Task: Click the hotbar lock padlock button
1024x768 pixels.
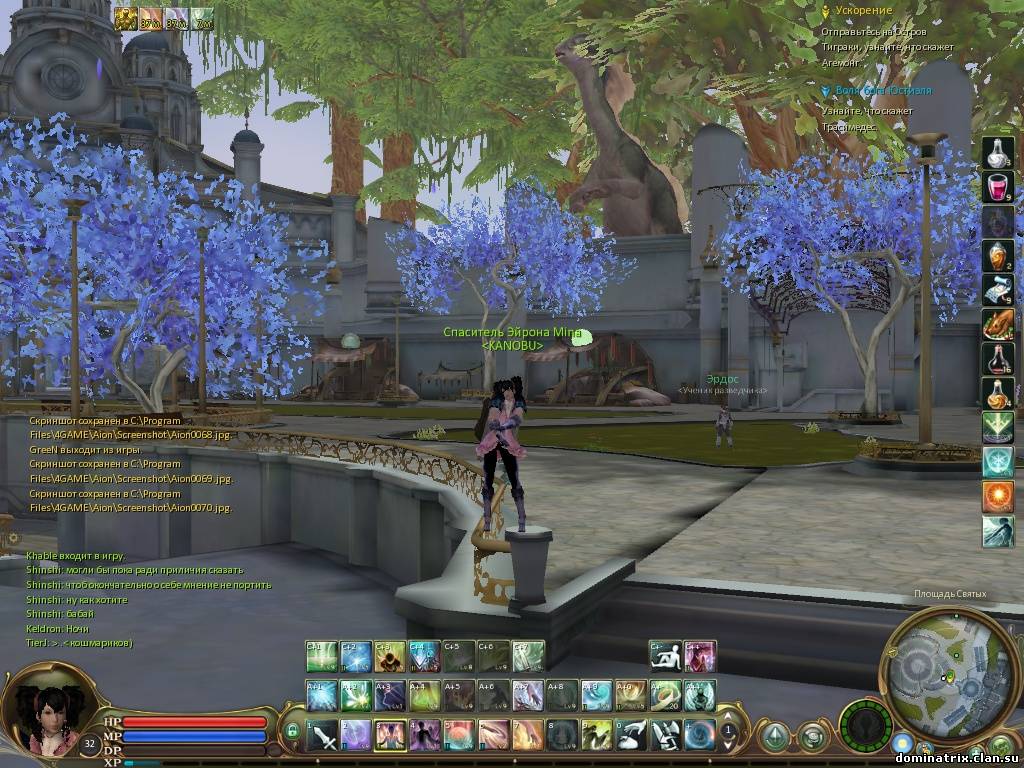Action: (292, 733)
